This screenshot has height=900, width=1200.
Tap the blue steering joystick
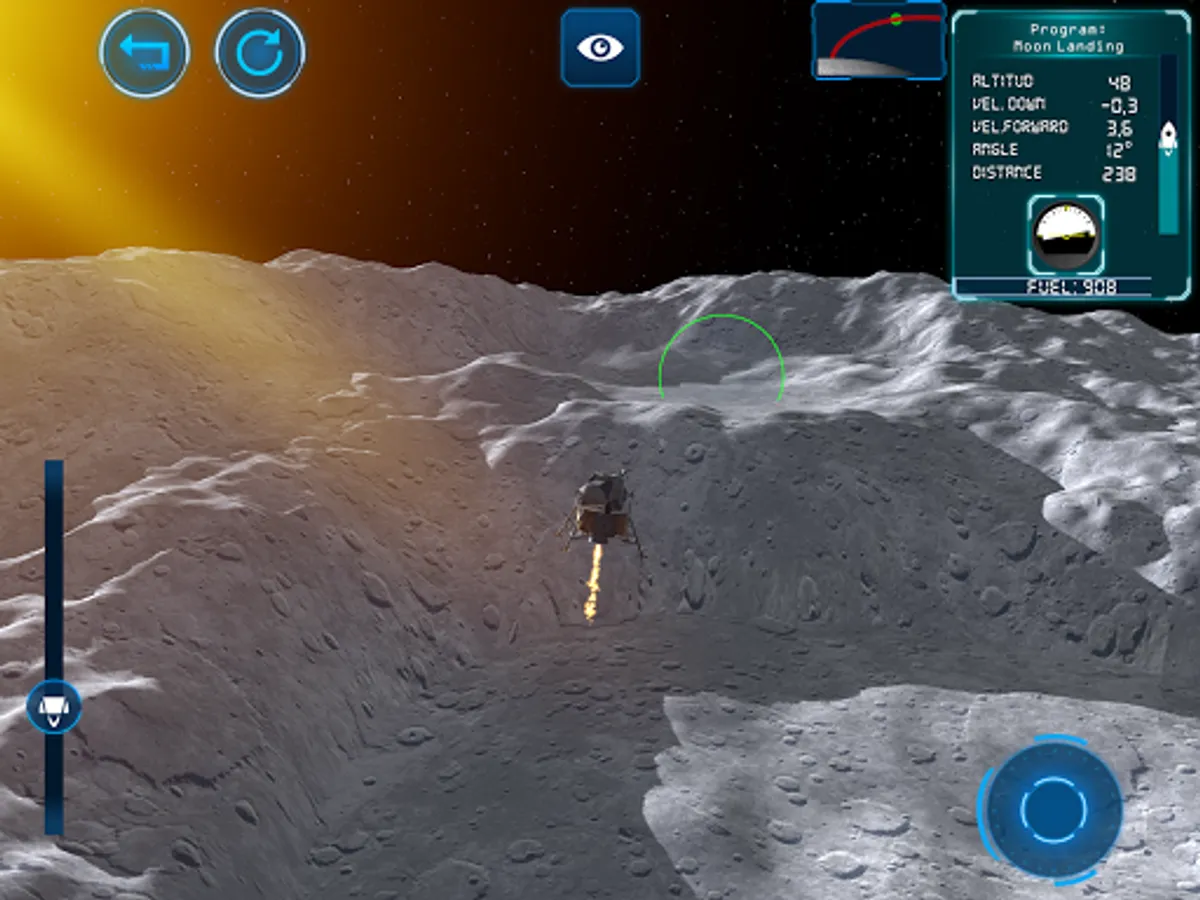[x=1053, y=809]
